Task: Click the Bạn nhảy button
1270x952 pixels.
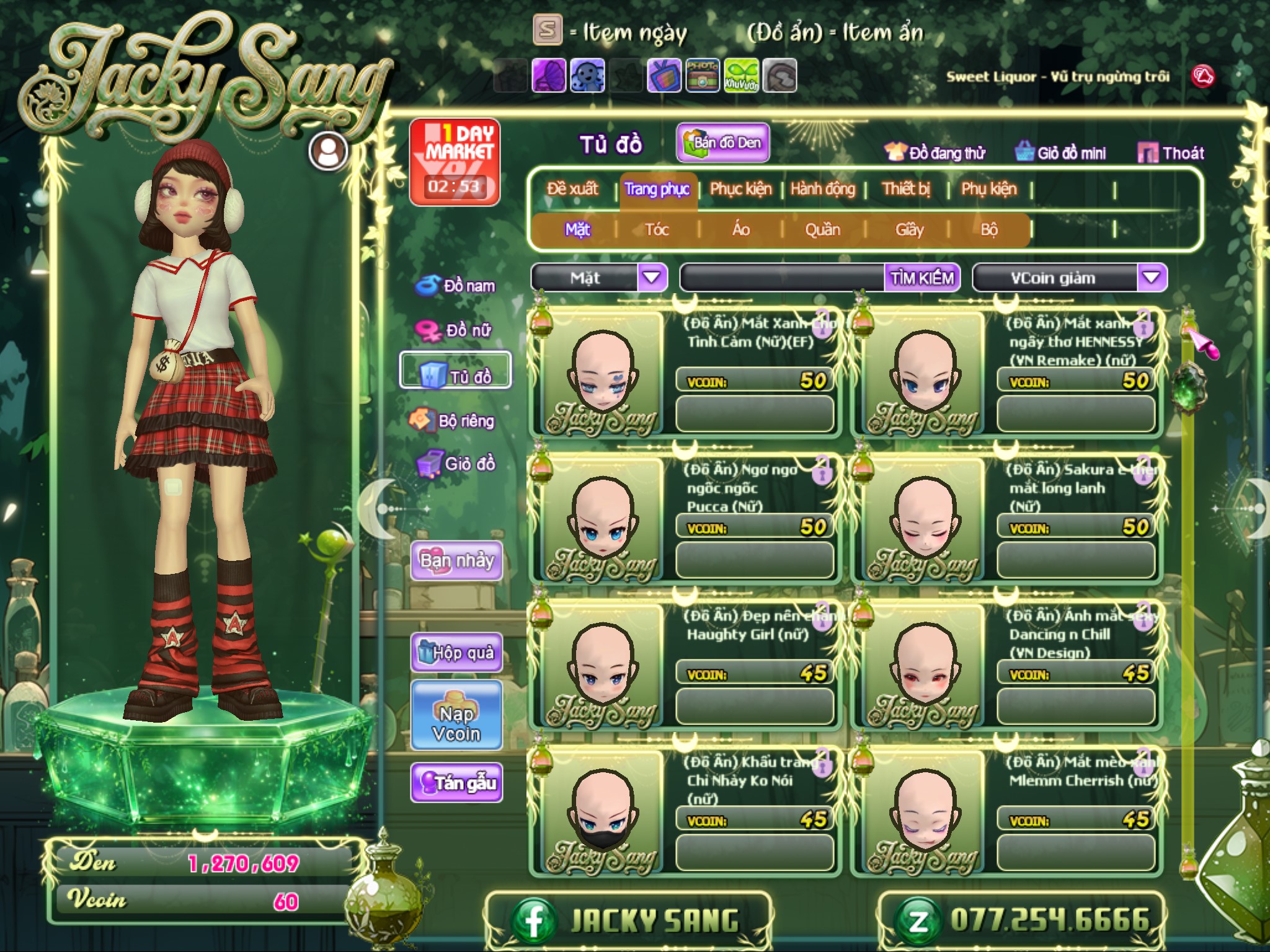Action: click(x=456, y=561)
